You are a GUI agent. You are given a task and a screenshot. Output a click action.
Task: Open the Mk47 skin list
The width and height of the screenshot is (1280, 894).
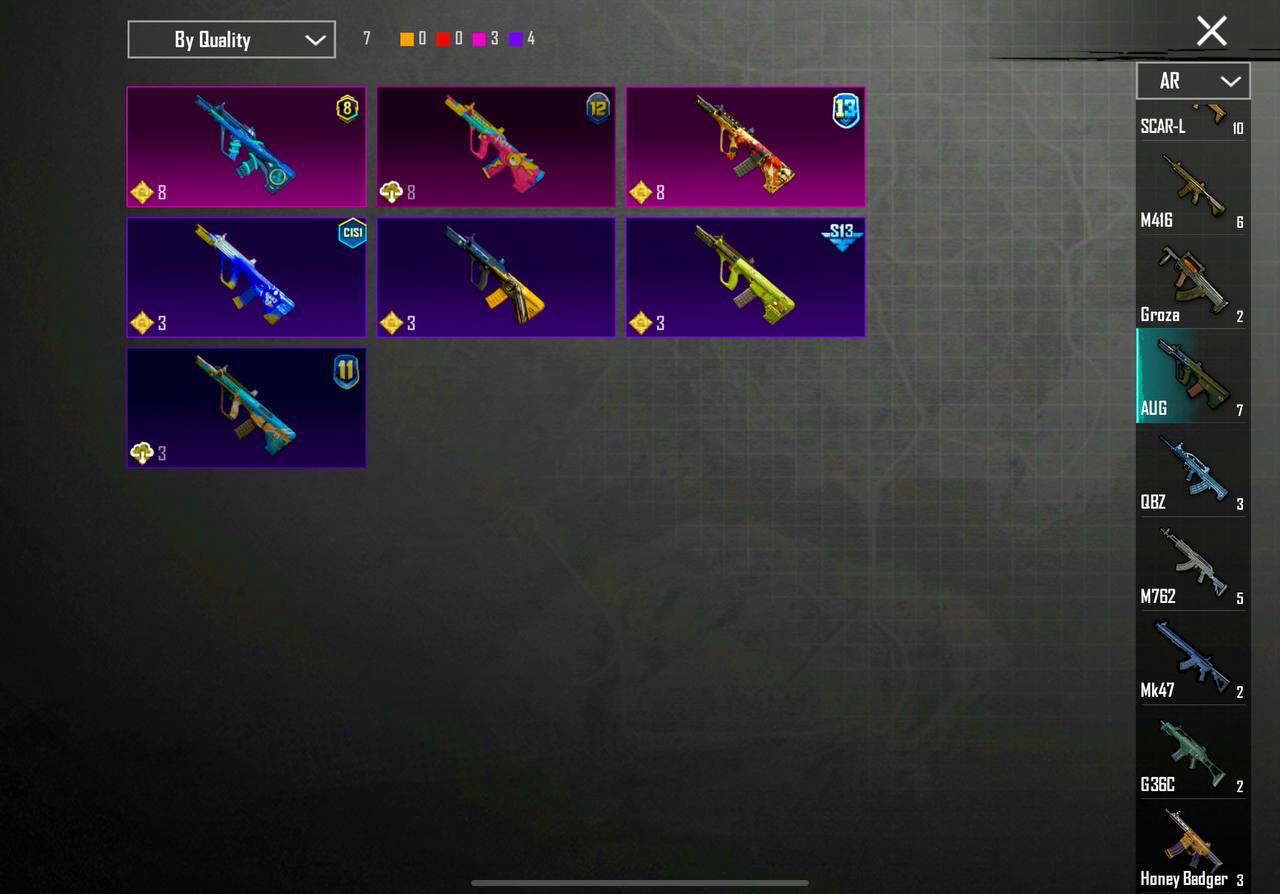[x=1192, y=660]
